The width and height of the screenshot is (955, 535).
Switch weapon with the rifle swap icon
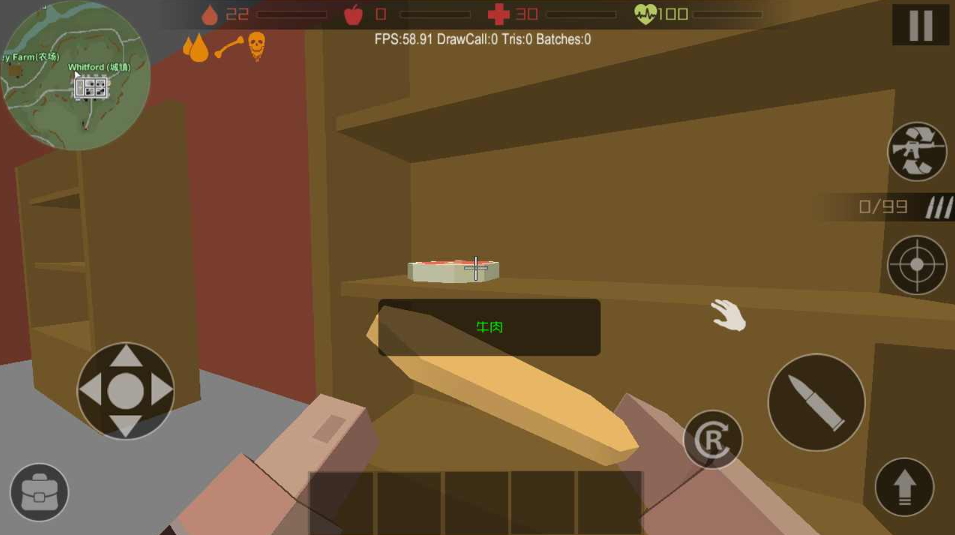pos(917,151)
